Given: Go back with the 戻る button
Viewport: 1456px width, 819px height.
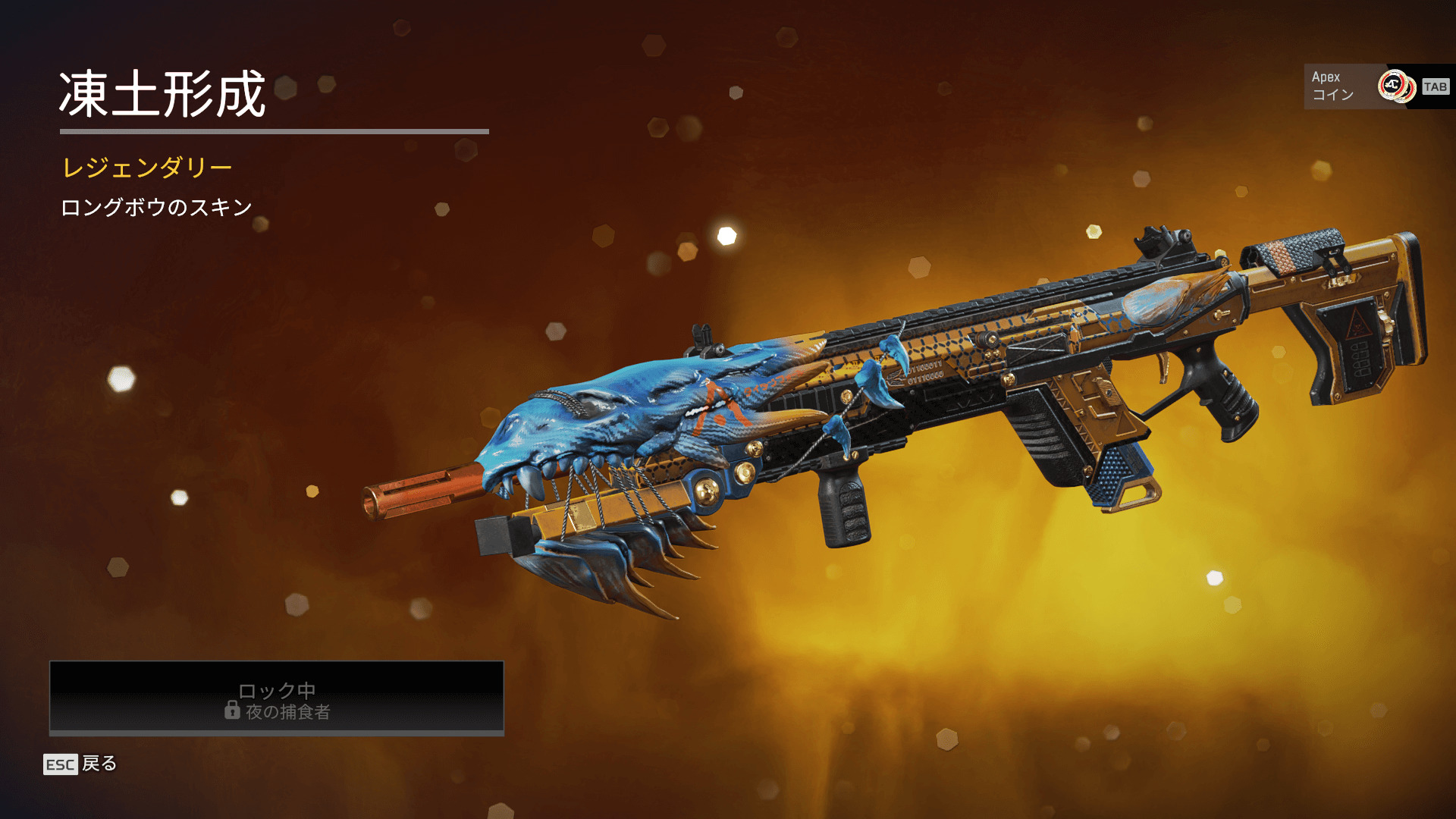Looking at the screenshot, I should point(80,764).
